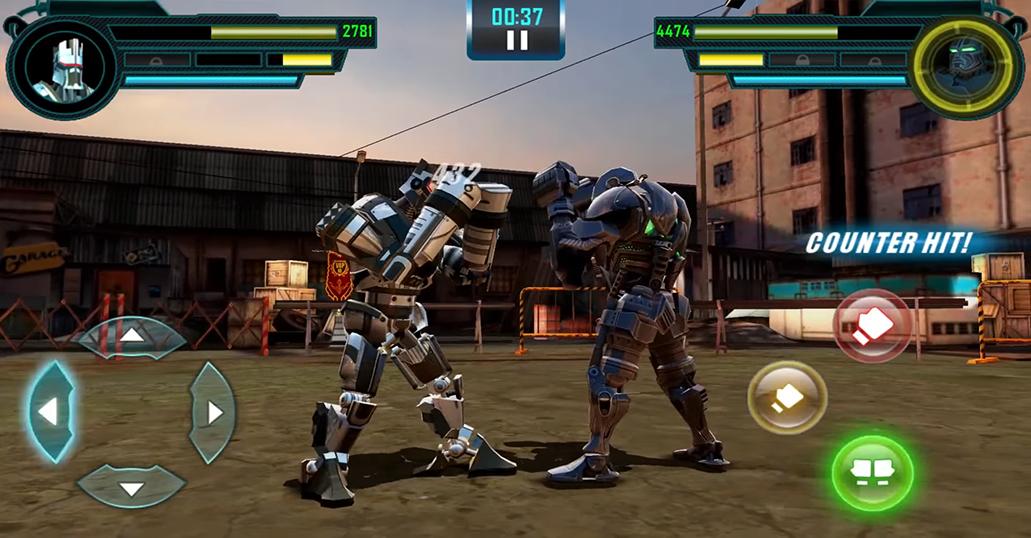Tap the down arrow on the d-pad
This screenshot has width=1031, height=538.
point(131,487)
